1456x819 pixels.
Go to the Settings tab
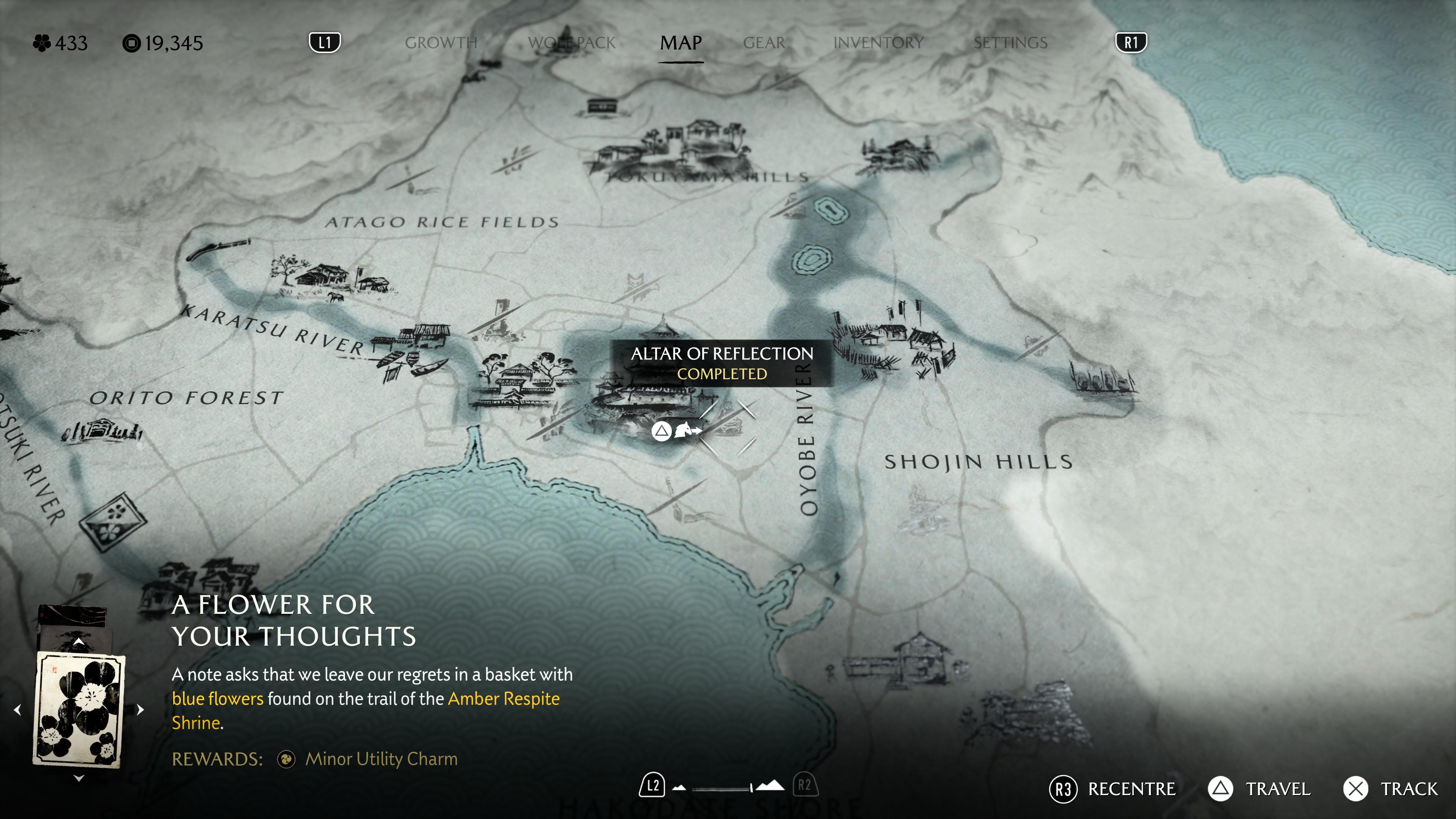click(x=1010, y=43)
